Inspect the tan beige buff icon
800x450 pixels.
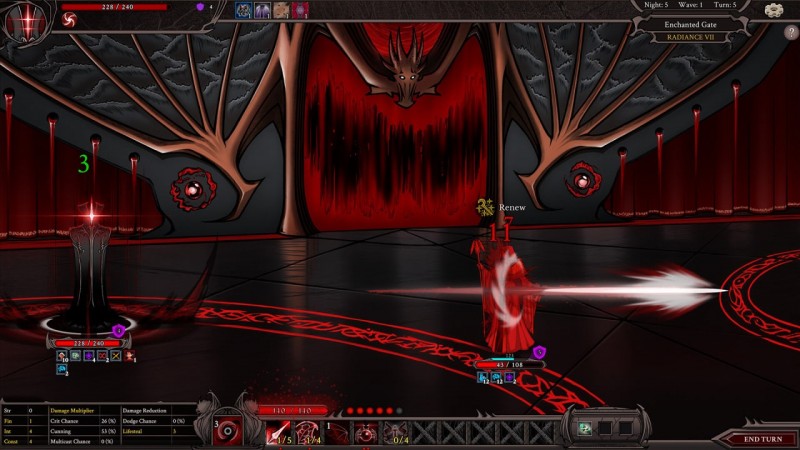[x=281, y=10]
